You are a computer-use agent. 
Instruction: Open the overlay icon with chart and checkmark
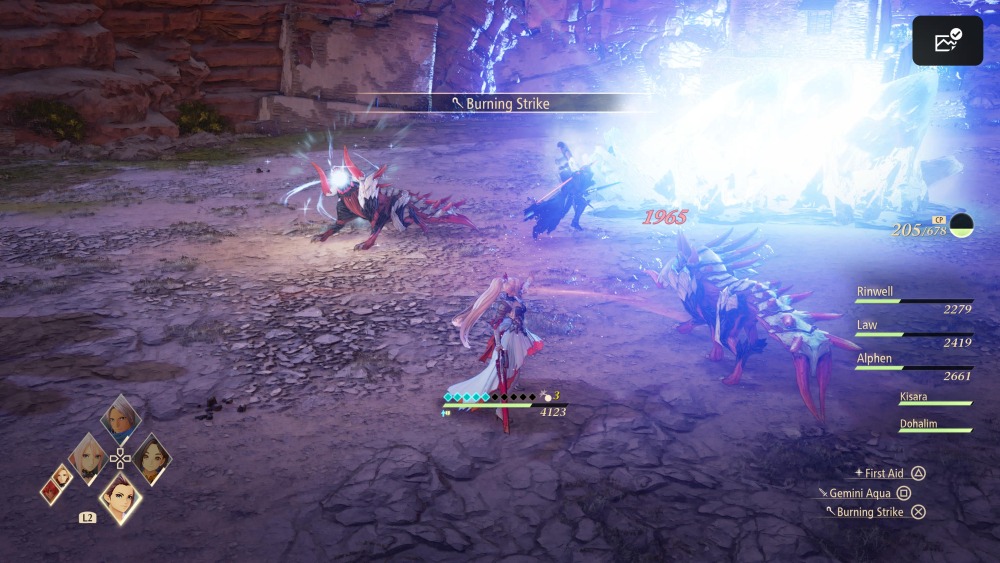point(947,41)
